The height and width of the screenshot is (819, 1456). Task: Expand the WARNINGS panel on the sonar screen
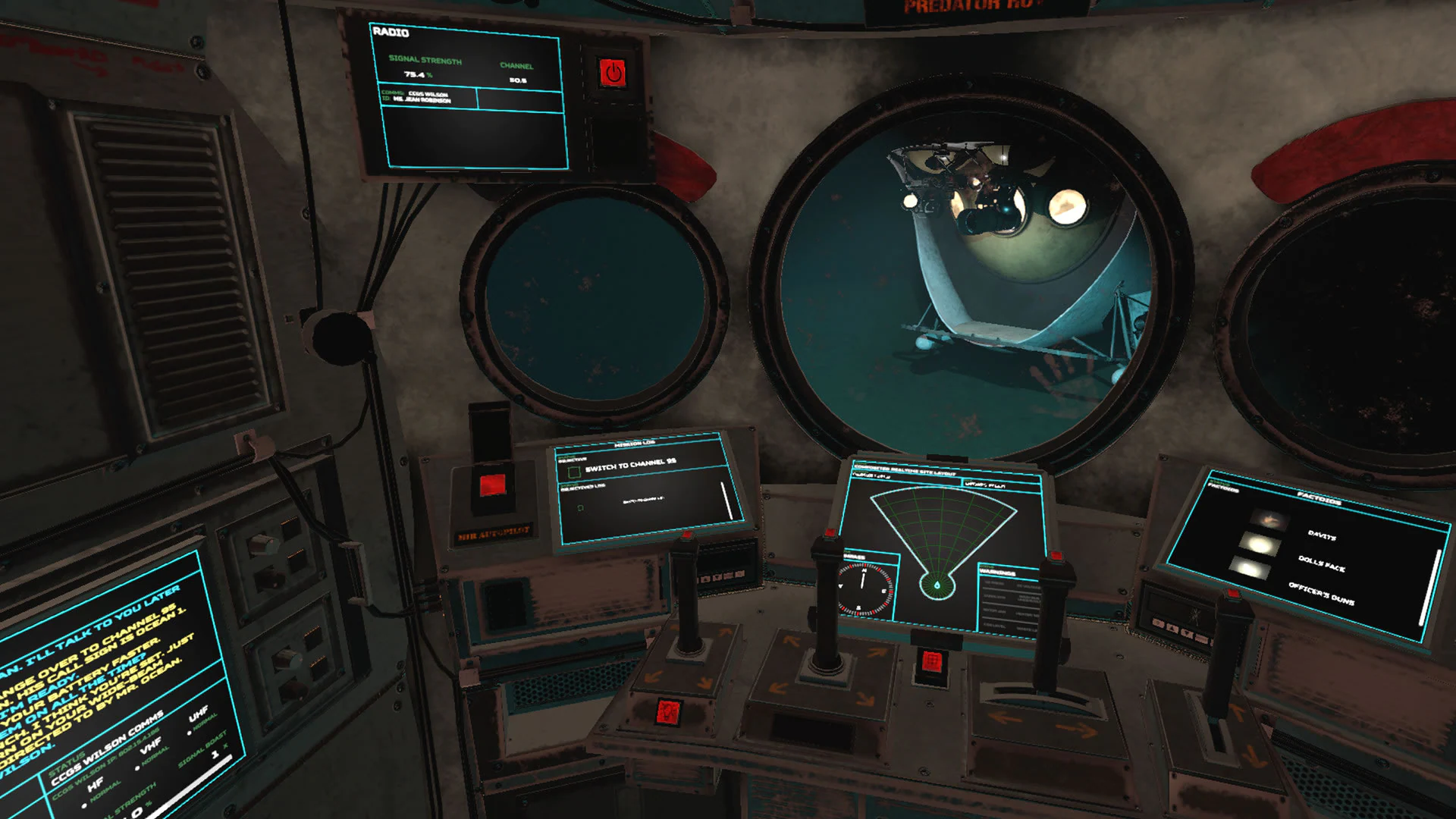(x=997, y=573)
